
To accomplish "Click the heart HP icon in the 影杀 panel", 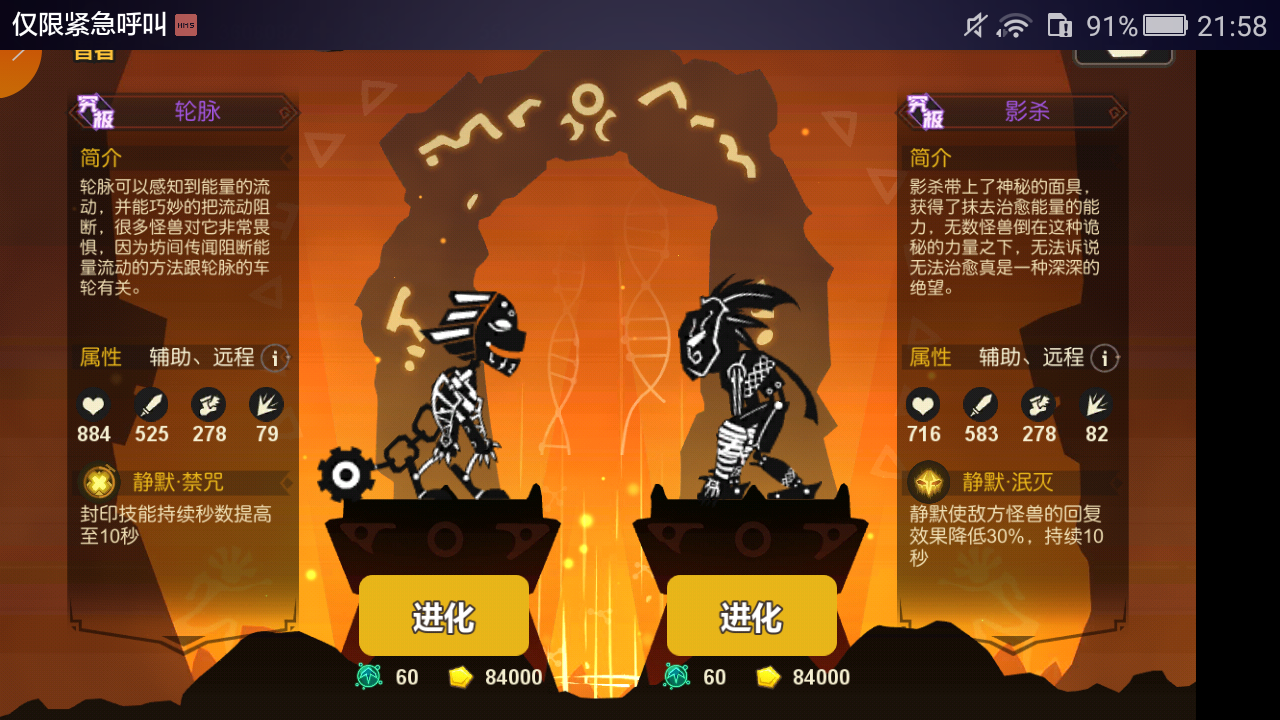I will coord(923,404).
